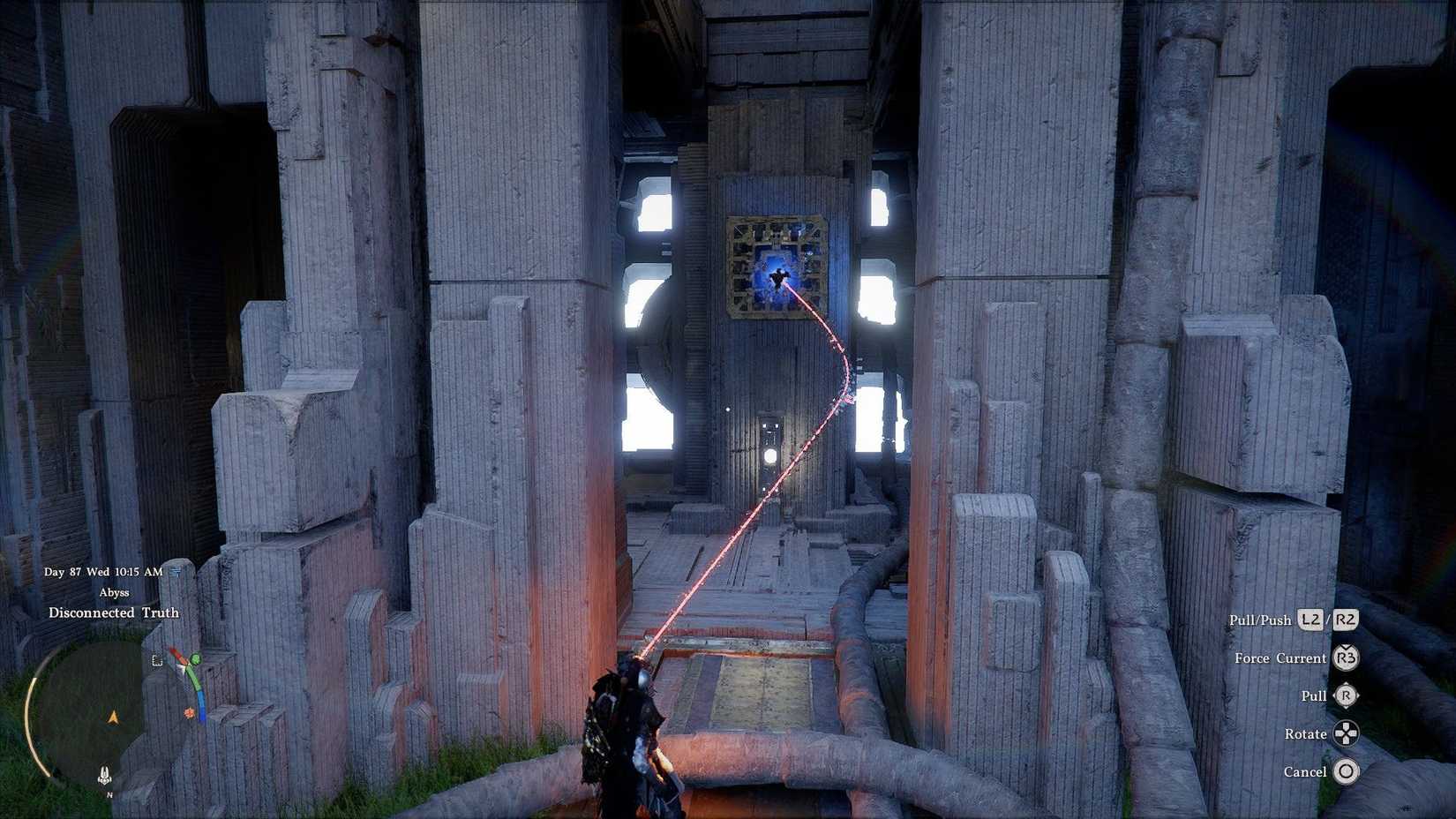Select the weather icon after the date

point(174,572)
